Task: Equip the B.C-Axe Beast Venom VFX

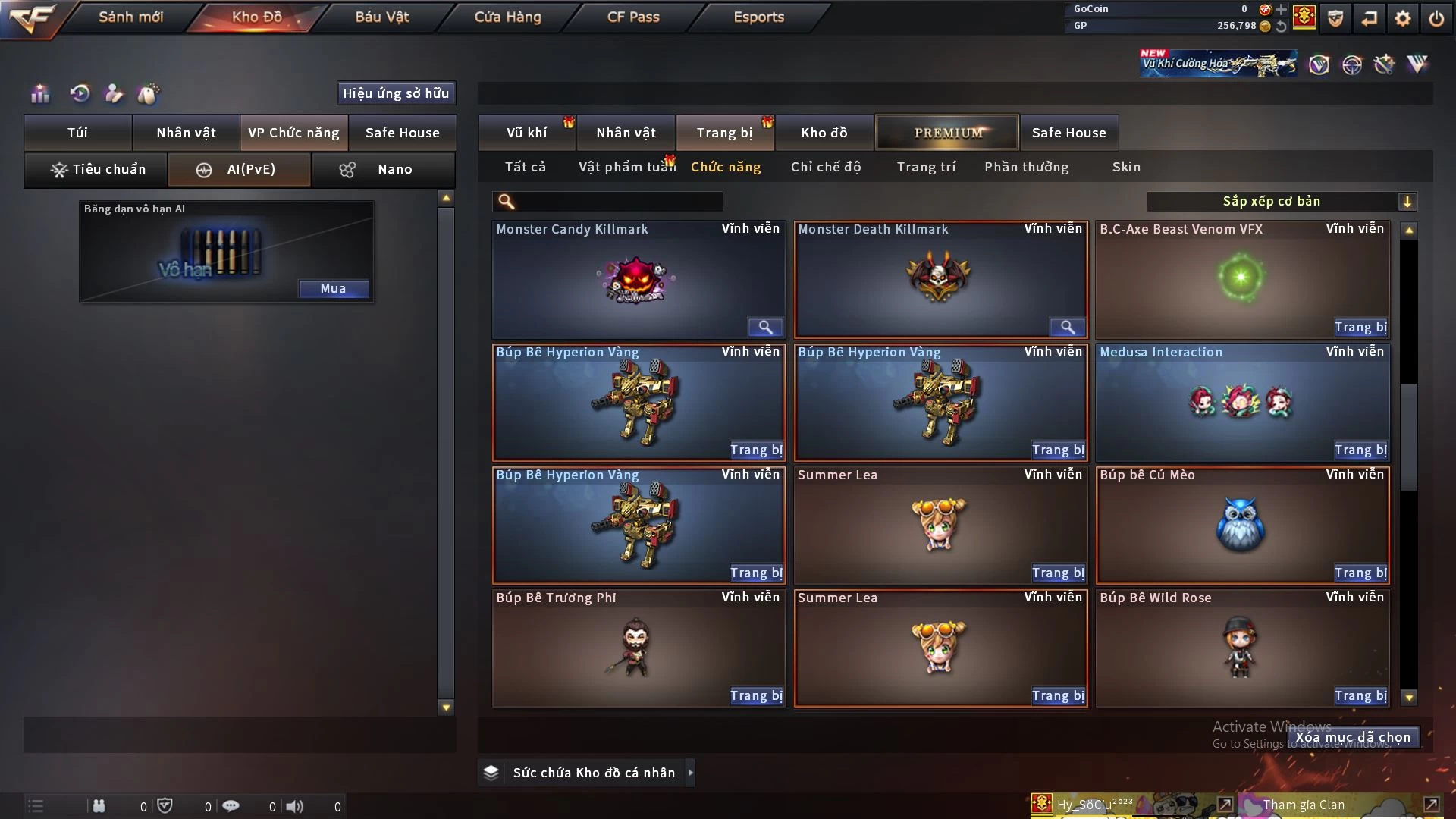Action: (1360, 328)
